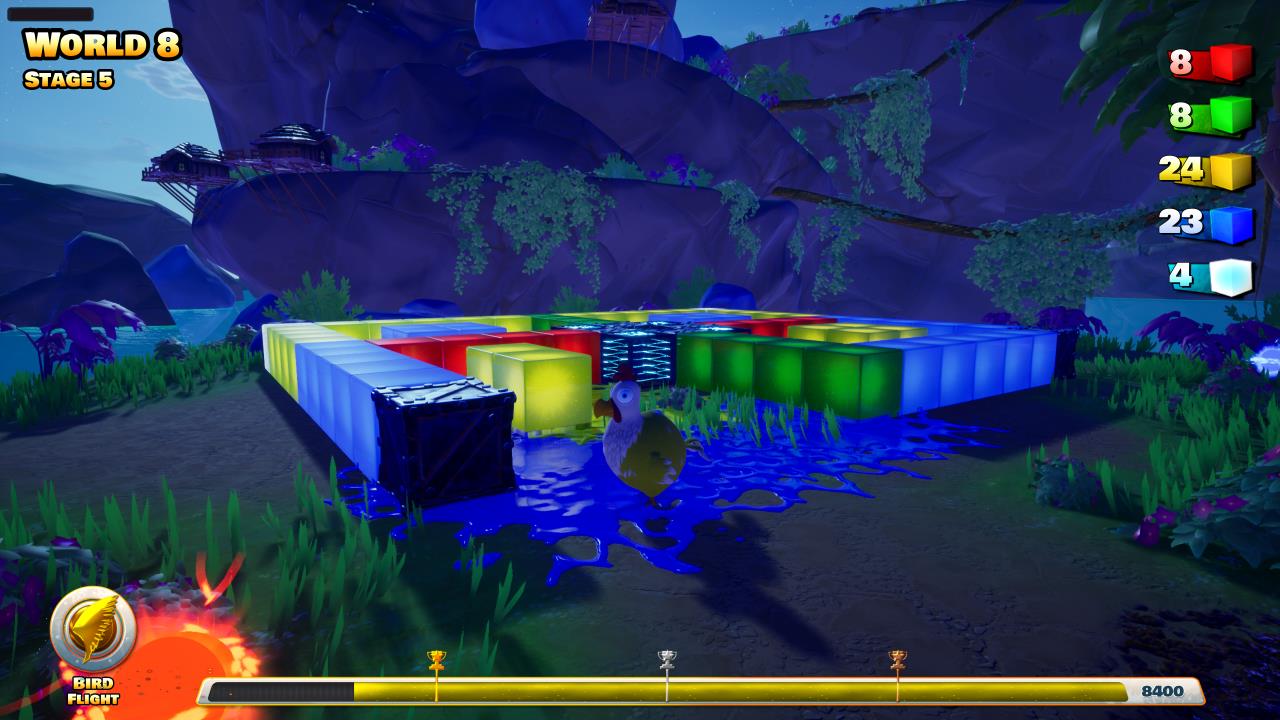Toggle the red counter's number 8 label
The image size is (1280, 720).
(1181, 62)
